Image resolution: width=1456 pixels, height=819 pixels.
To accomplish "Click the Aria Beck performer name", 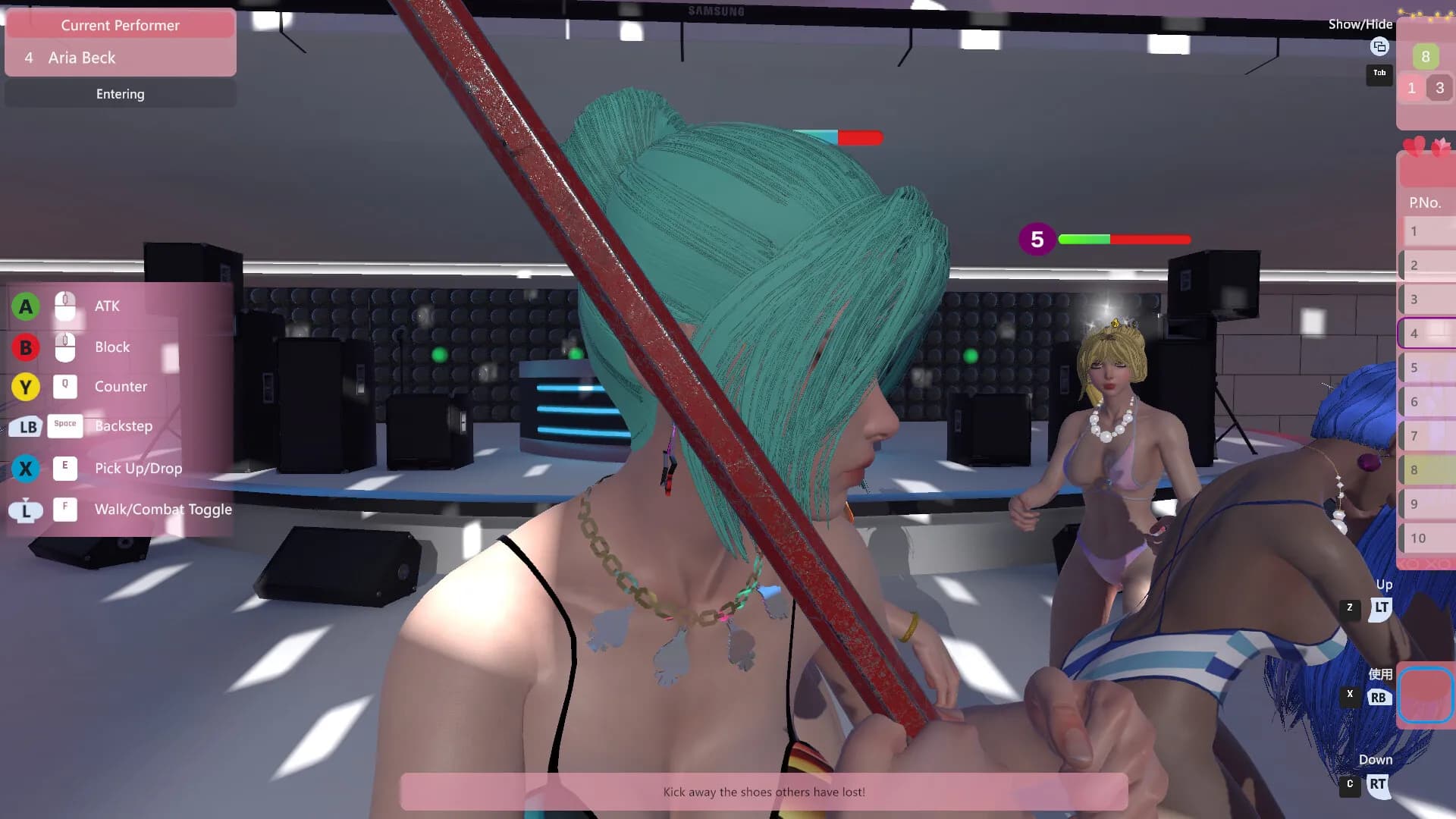I will [82, 58].
